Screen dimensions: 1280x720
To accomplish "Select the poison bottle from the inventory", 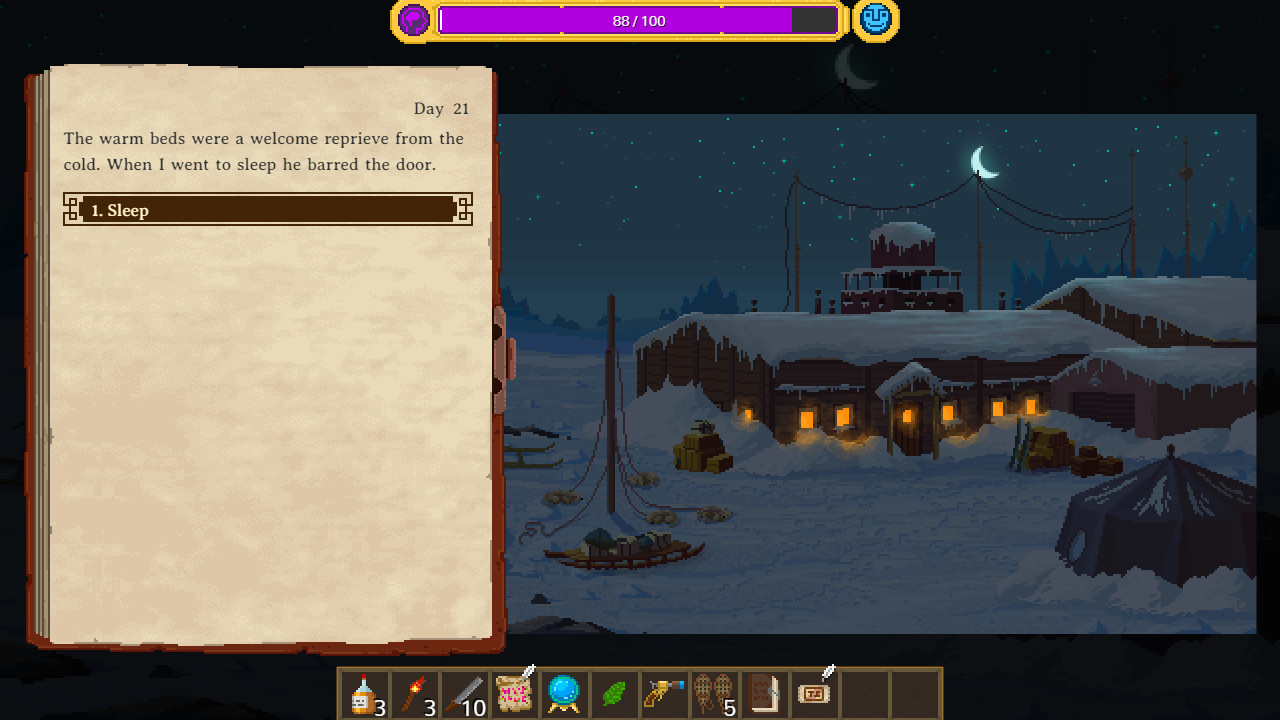I will [x=363, y=692].
